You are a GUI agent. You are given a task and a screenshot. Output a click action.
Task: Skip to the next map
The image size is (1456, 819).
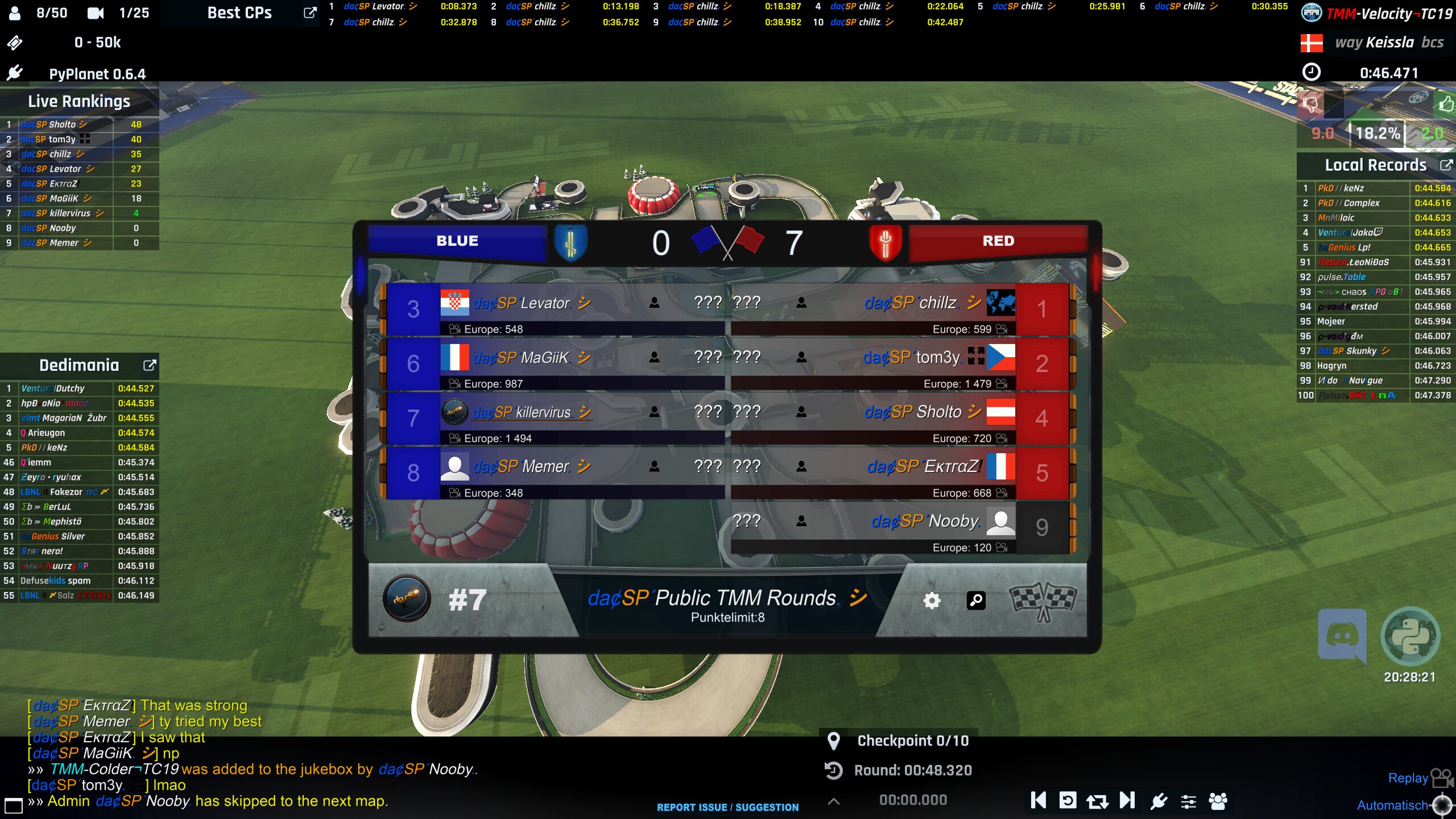pos(1127,801)
